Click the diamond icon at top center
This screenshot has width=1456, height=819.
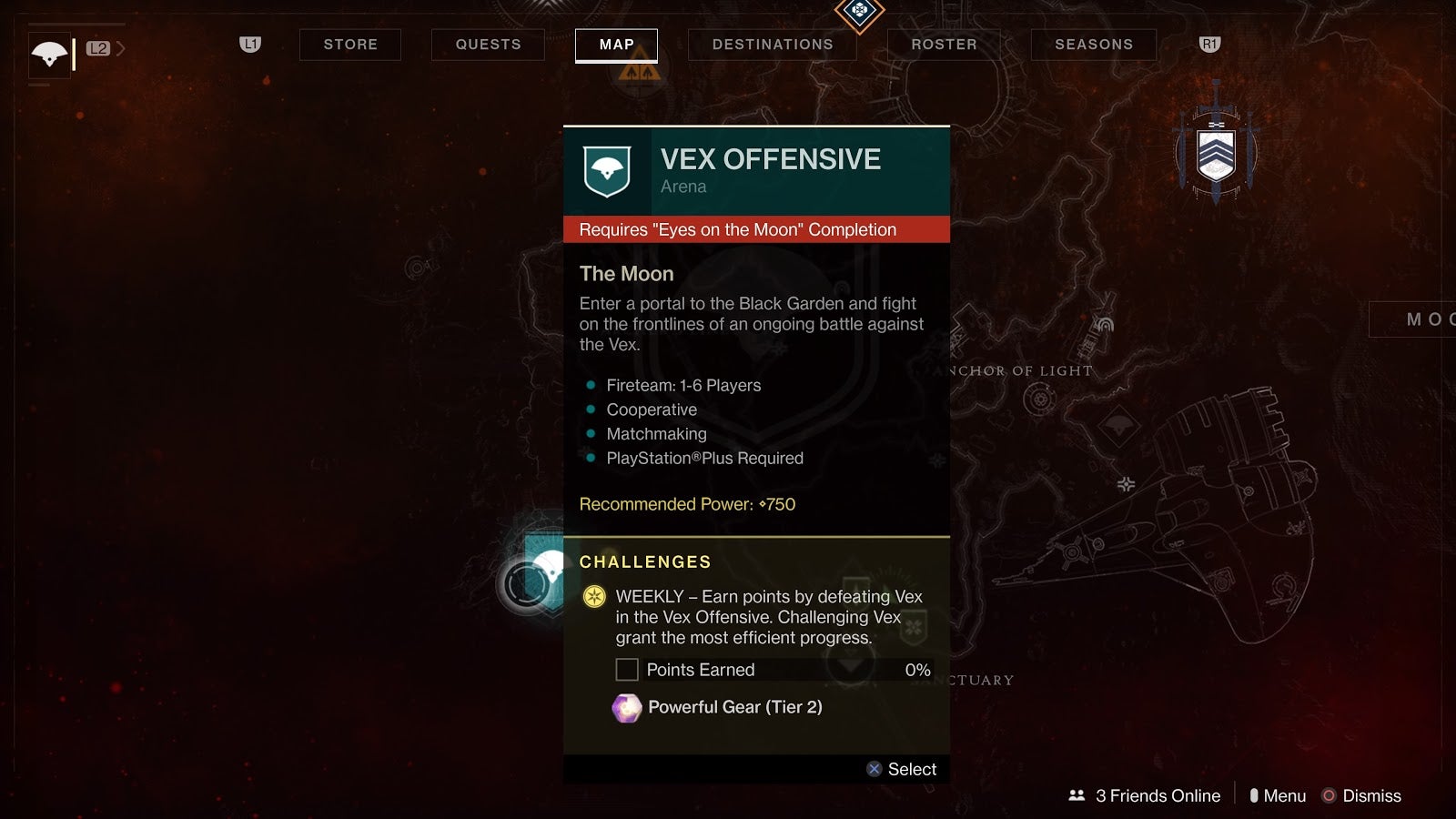click(x=859, y=12)
